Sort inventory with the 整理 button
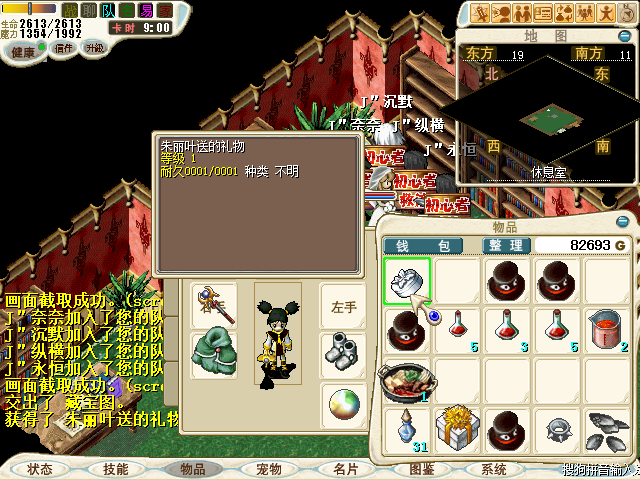640x480 pixels. (503, 245)
